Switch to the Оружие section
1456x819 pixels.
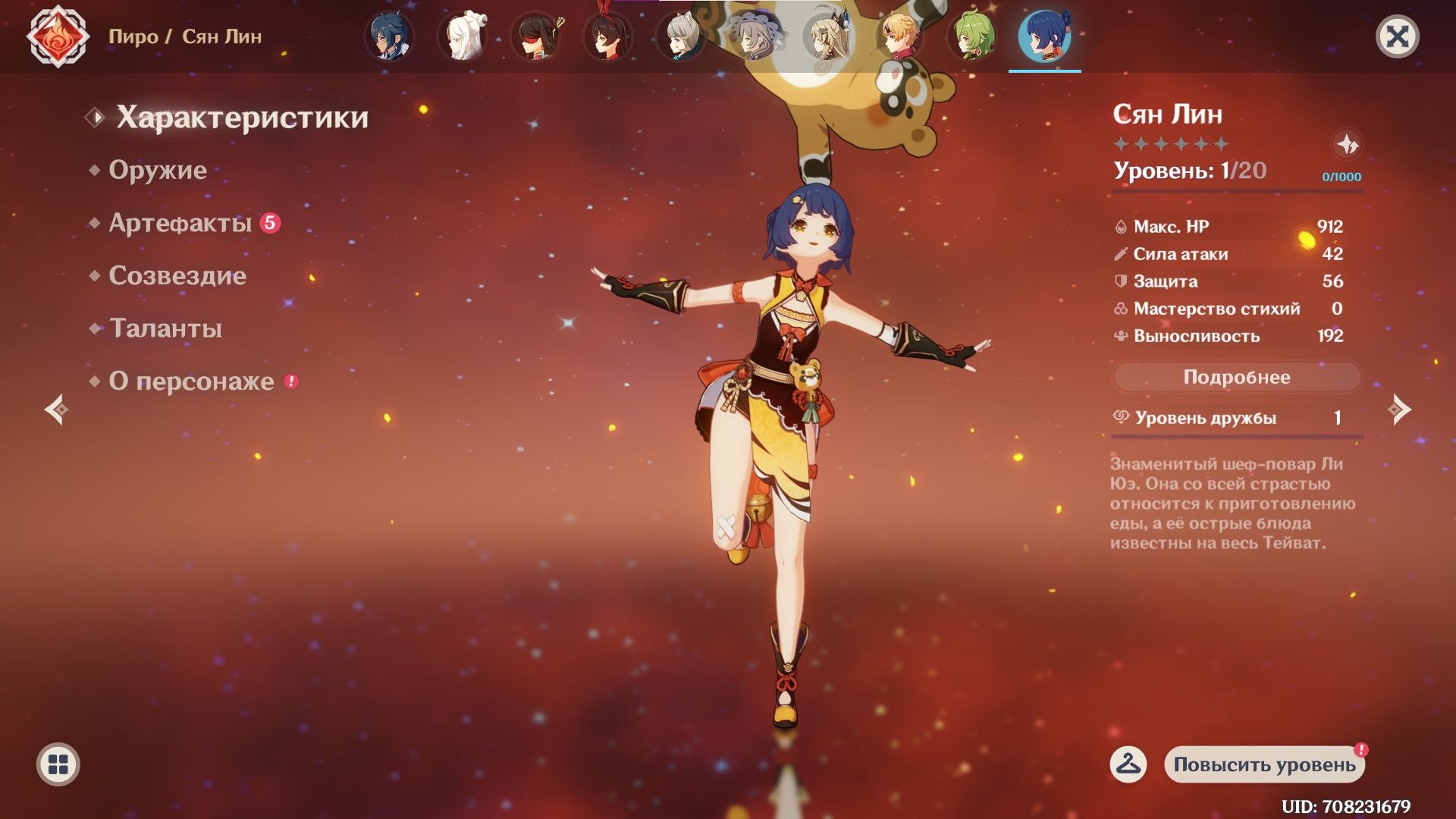pyautogui.click(x=158, y=170)
